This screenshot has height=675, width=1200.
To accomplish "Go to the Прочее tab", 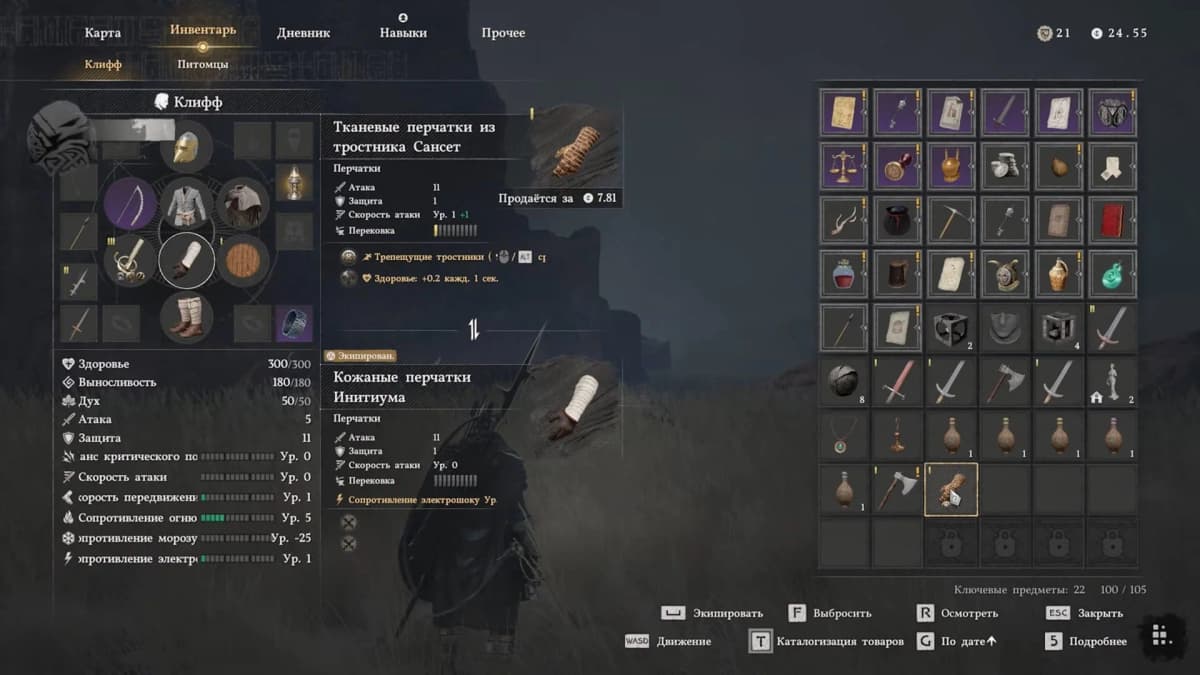I will pos(503,33).
